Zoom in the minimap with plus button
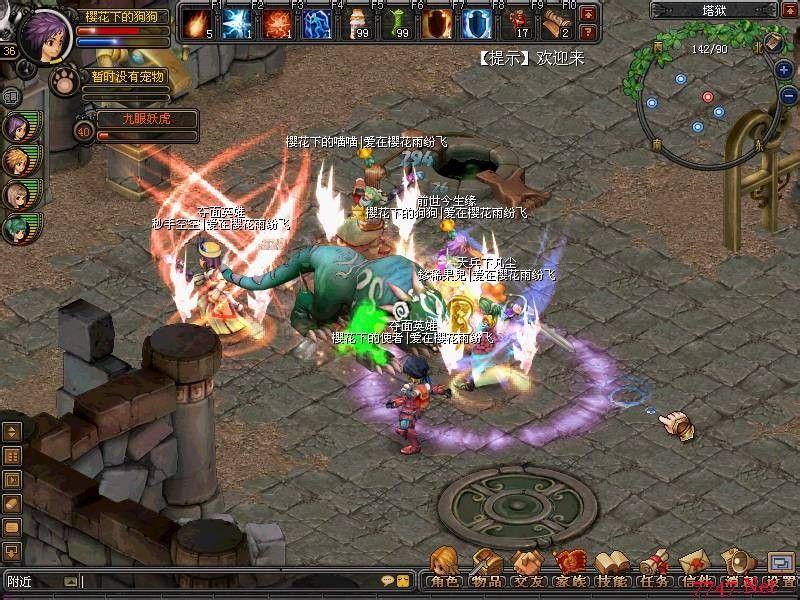The height and width of the screenshot is (600, 800). 783,70
